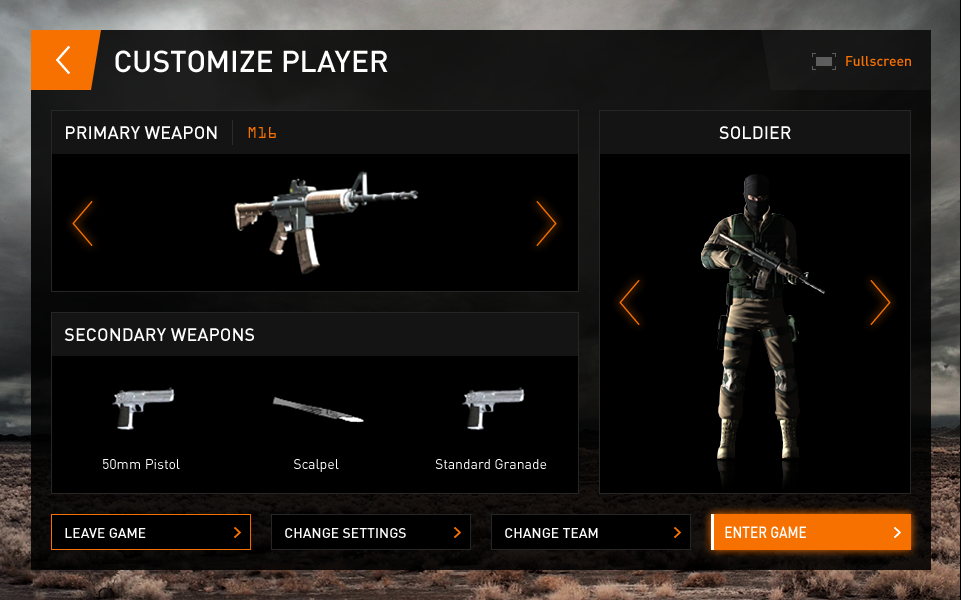This screenshot has height=600, width=961.
Task: Show the next primary weapon
Action: pos(545,223)
